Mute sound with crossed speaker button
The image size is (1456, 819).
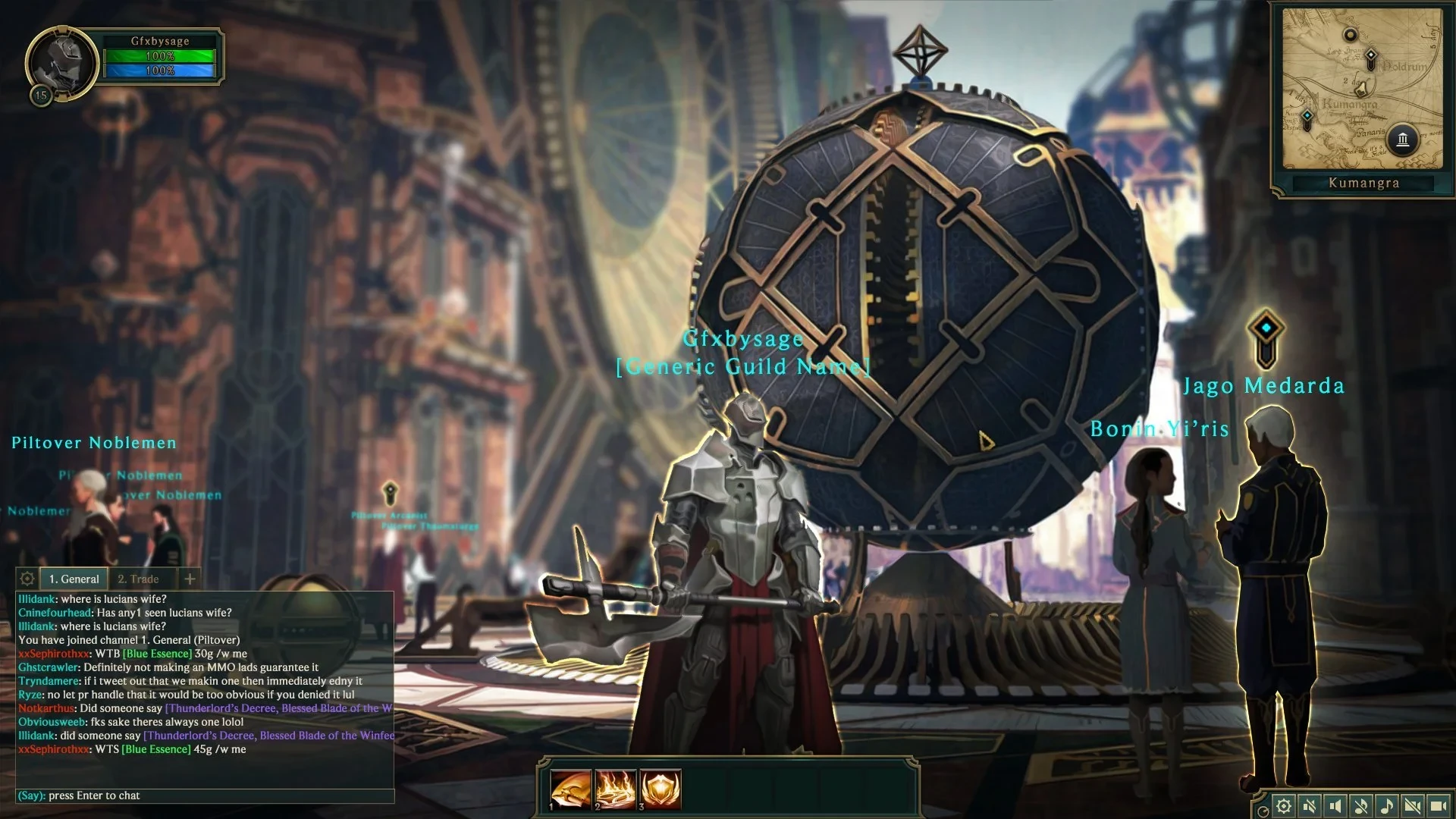pos(1309,805)
